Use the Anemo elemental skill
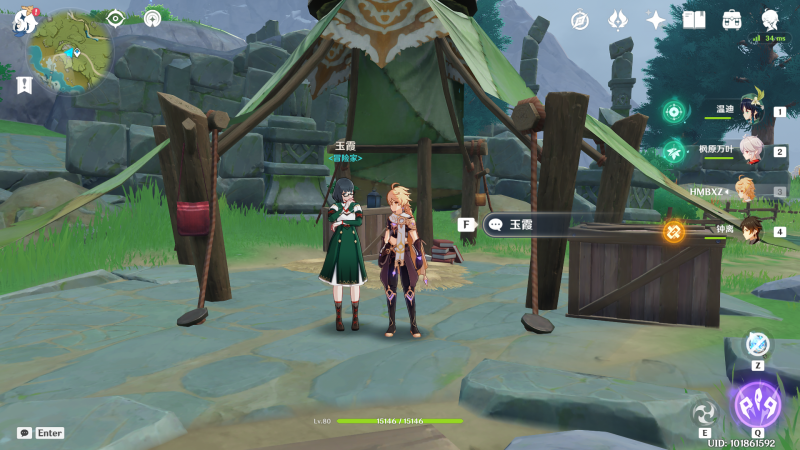Image resolution: width=800 pixels, height=450 pixels. tap(705, 411)
